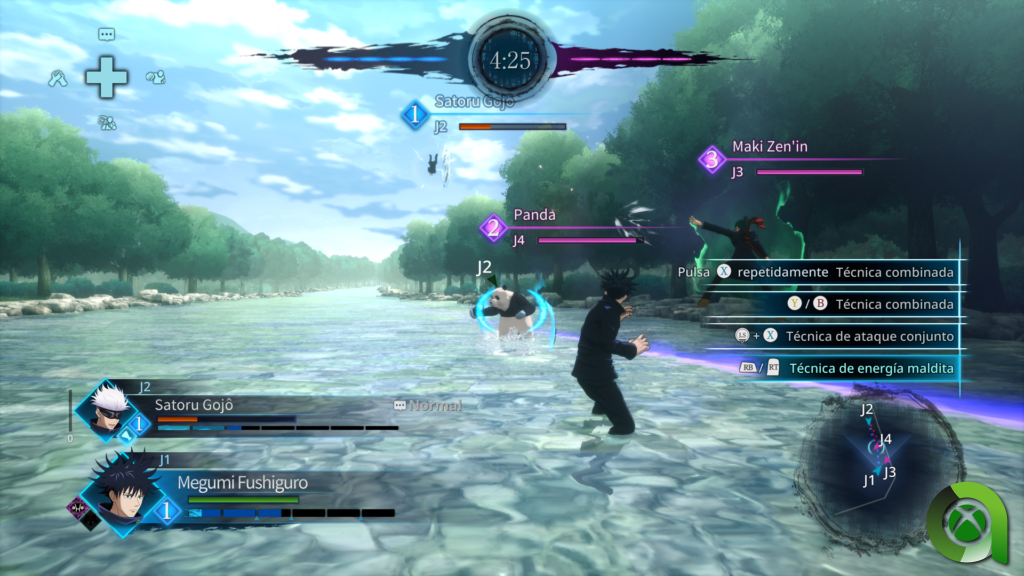This screenshot has height=576, width=1024.
Task: Select the large communication D-pad cross
Action: (106, 78)
